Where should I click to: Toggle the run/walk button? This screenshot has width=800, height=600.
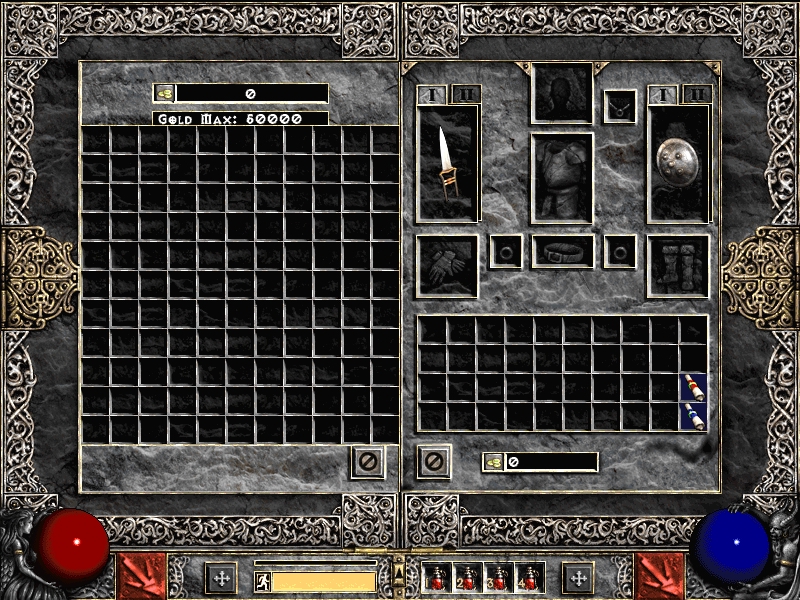click(261, 581)
